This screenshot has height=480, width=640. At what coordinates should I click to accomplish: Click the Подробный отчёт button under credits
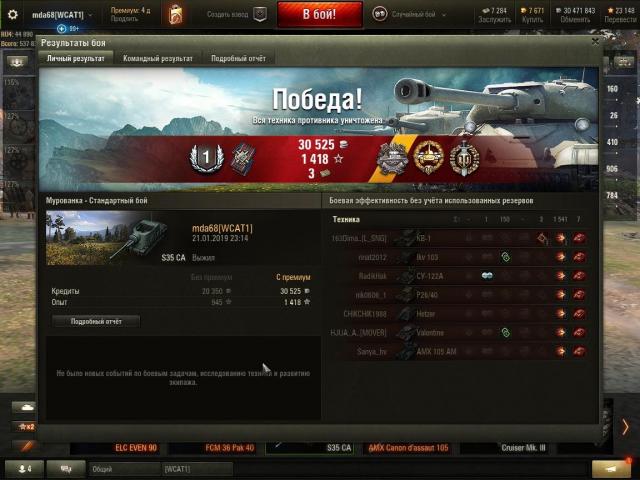(x=96, y=321)
